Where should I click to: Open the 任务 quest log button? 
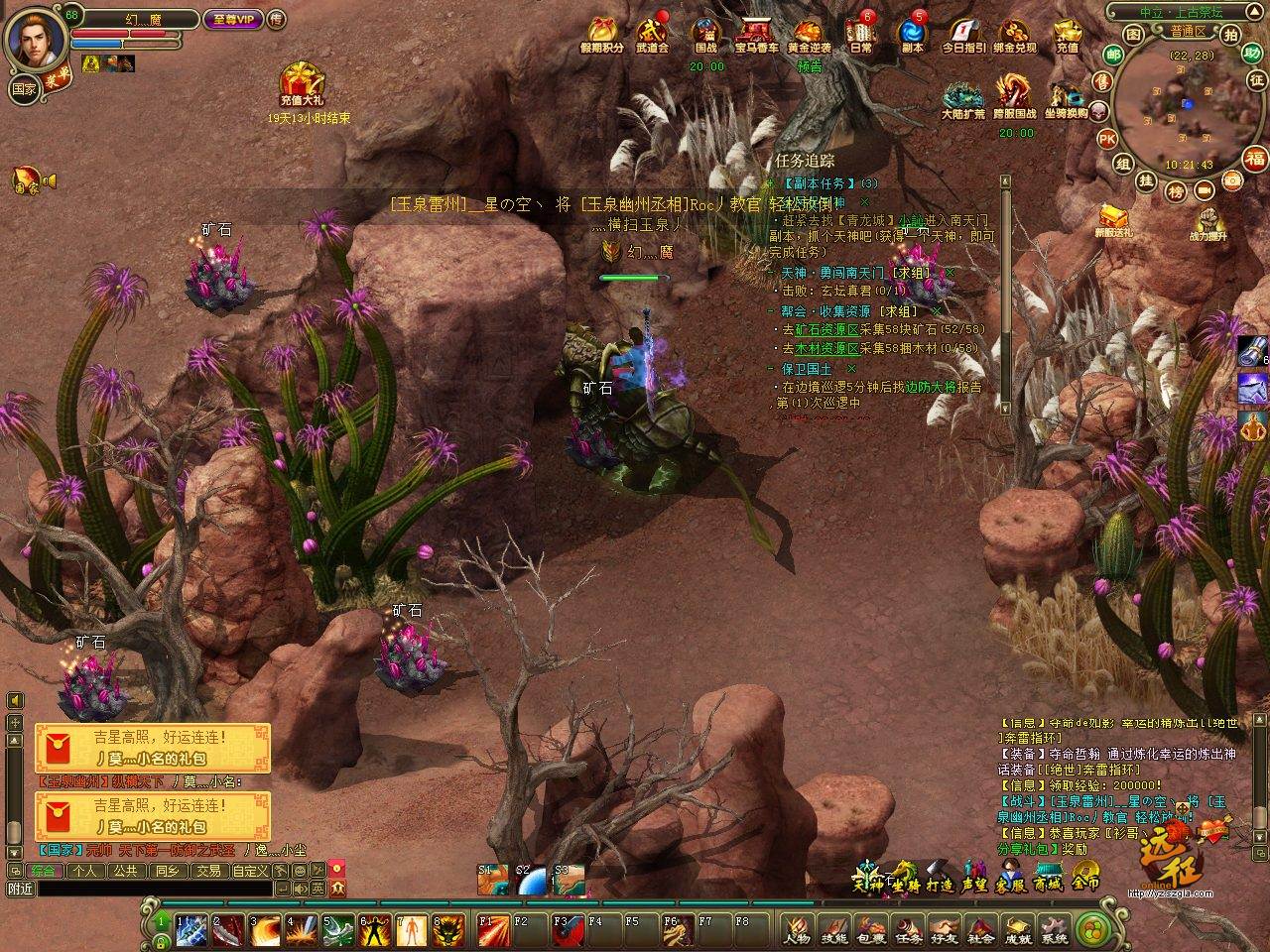point(907,930)
